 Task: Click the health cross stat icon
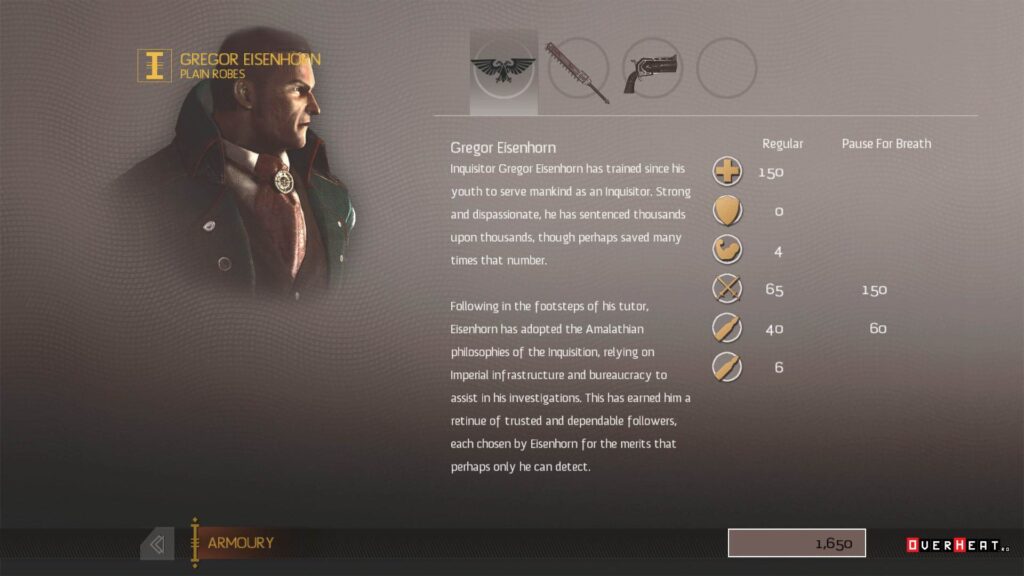point(727,171)
